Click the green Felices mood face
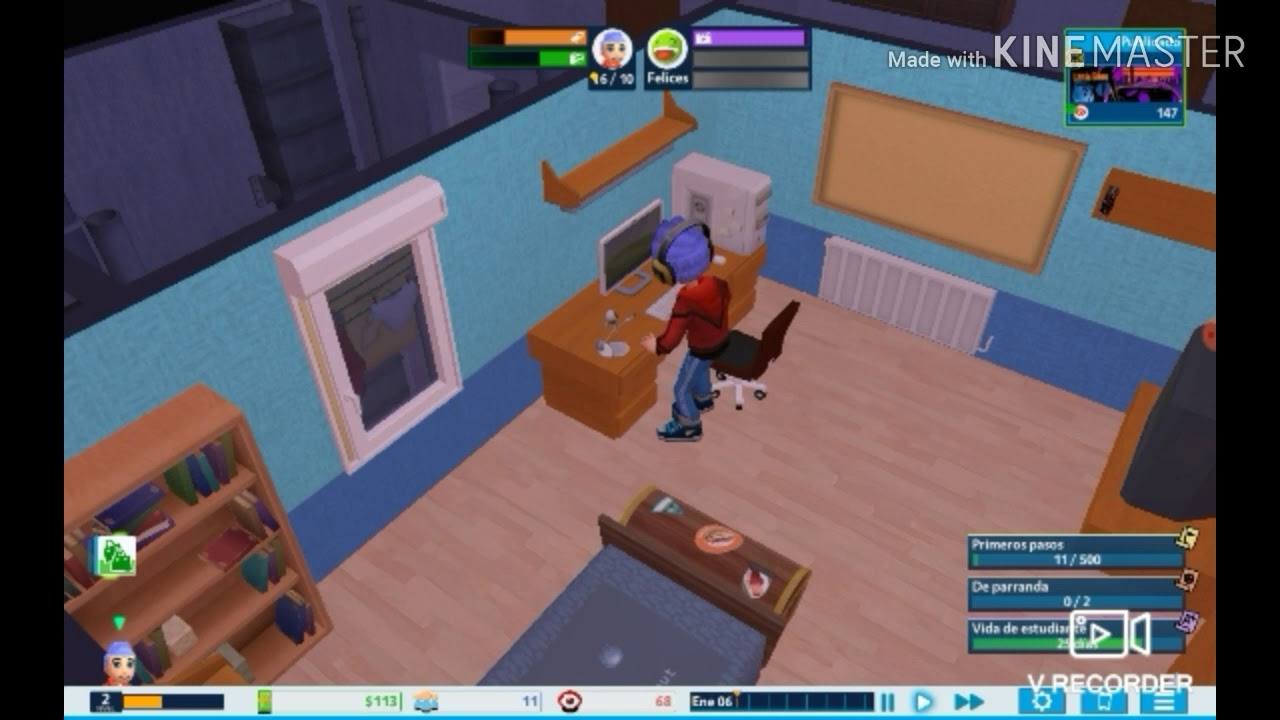This screenshot has height=720, width=1280. coord(666,48)
